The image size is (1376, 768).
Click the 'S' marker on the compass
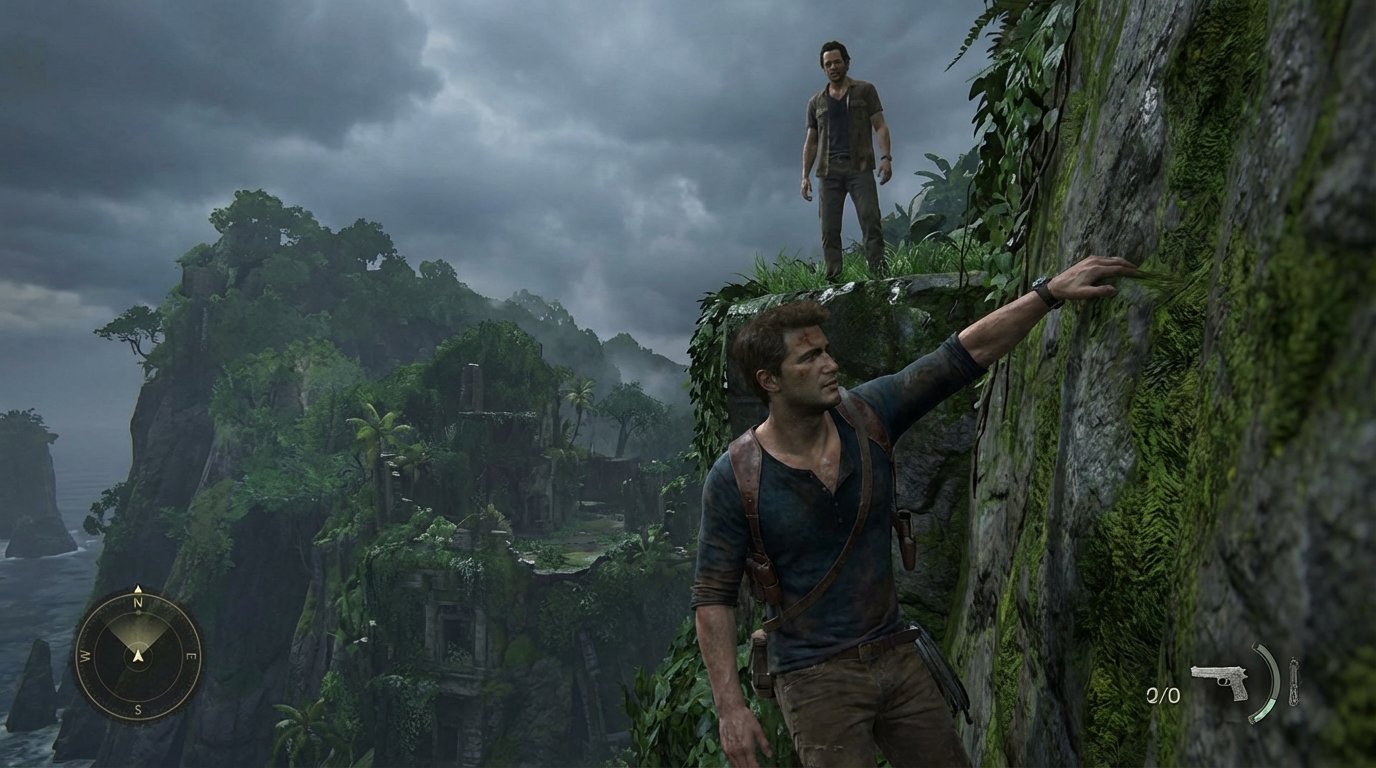pos(137,708)
